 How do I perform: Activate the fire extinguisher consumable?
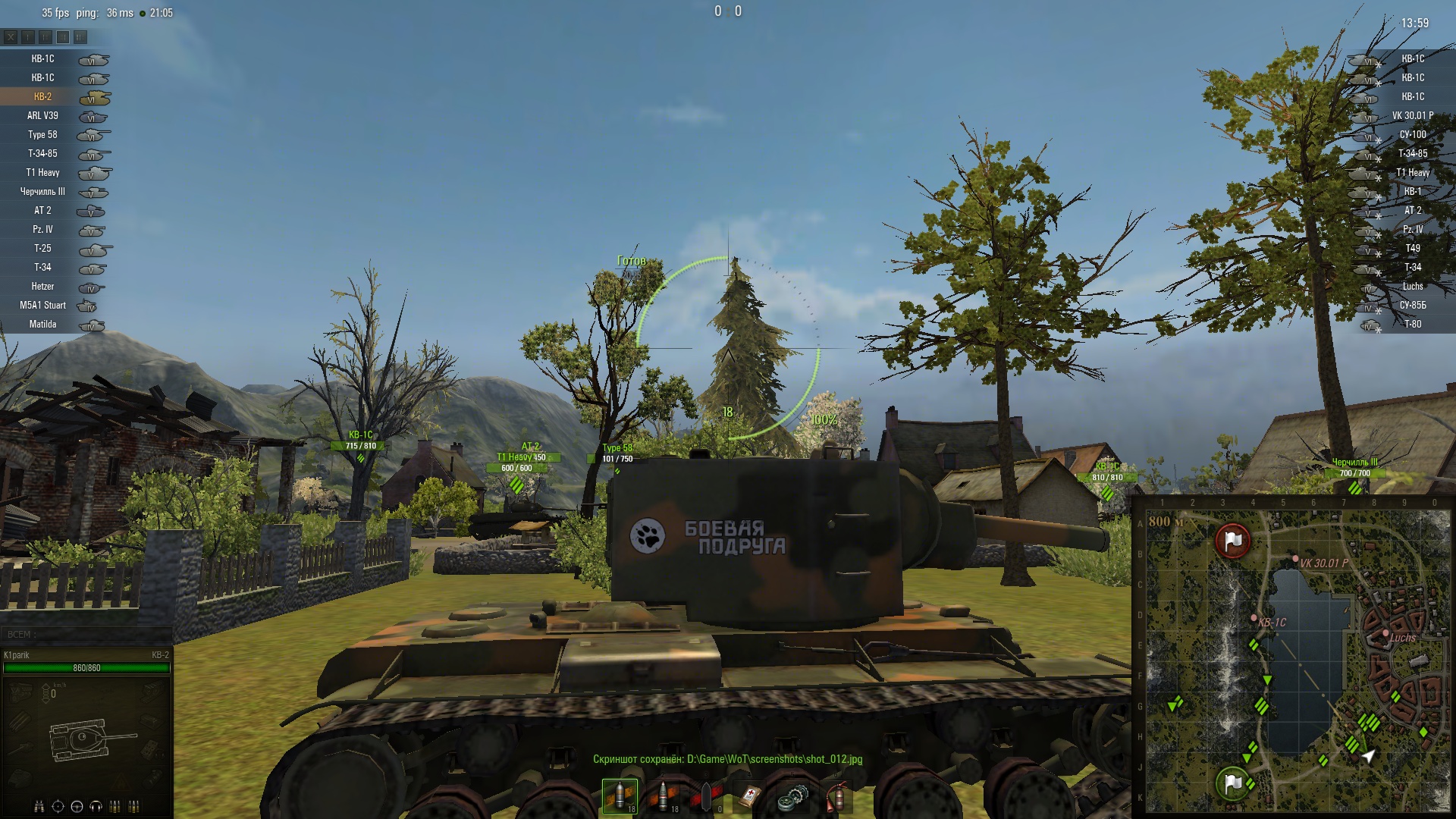(x=836, y=796)
